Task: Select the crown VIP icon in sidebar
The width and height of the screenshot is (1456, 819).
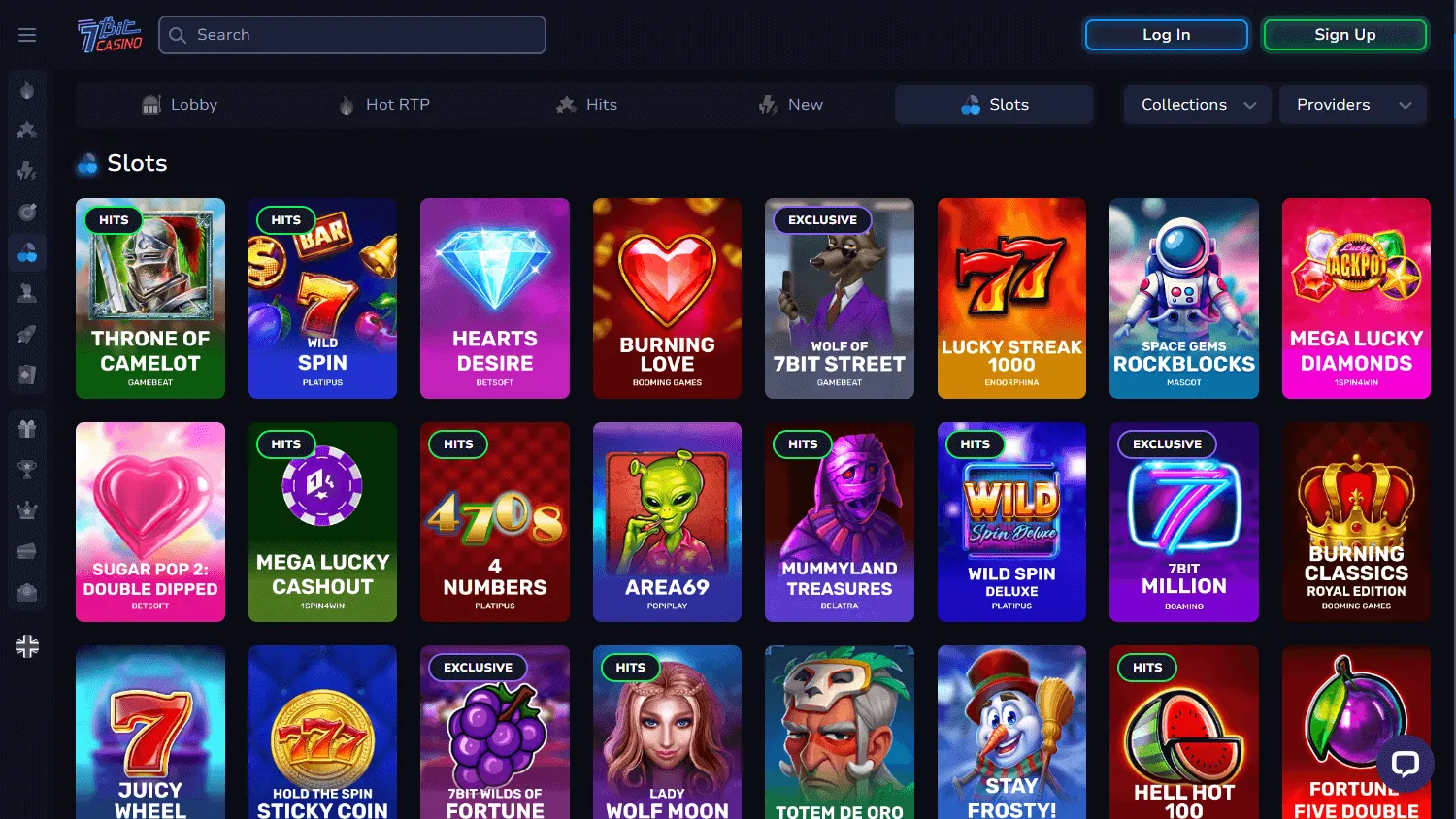Action: click(x=27, y=508)
